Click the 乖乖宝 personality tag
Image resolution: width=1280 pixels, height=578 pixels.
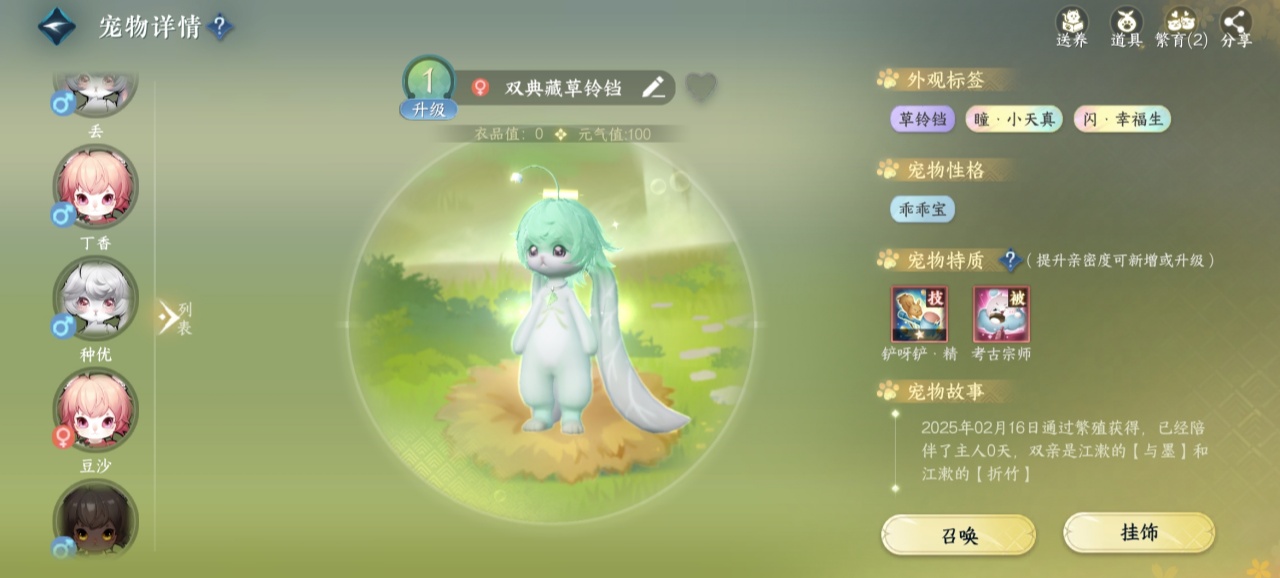(922, 209)
